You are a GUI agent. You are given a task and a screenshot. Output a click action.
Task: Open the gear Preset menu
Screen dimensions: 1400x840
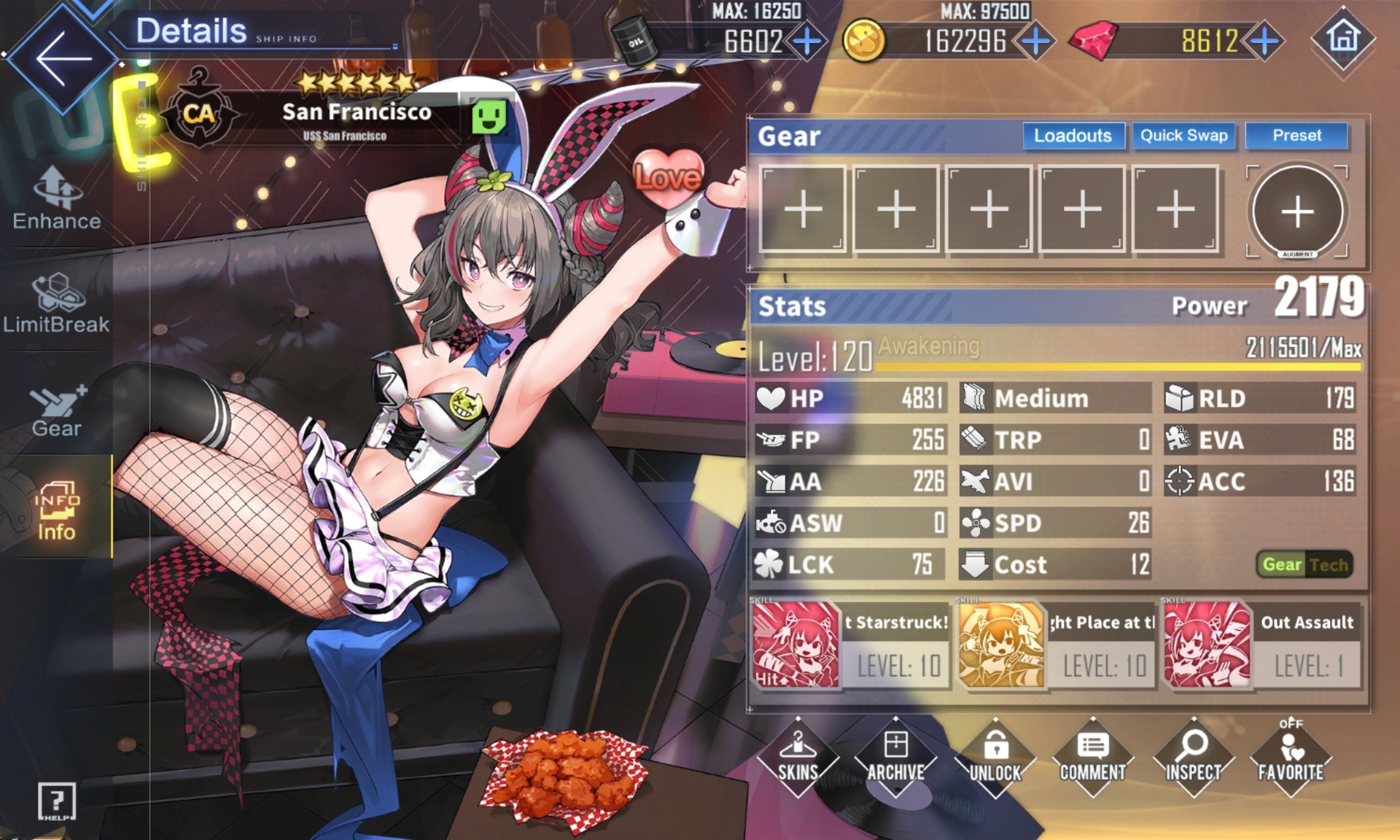(x=1296, y=136)
